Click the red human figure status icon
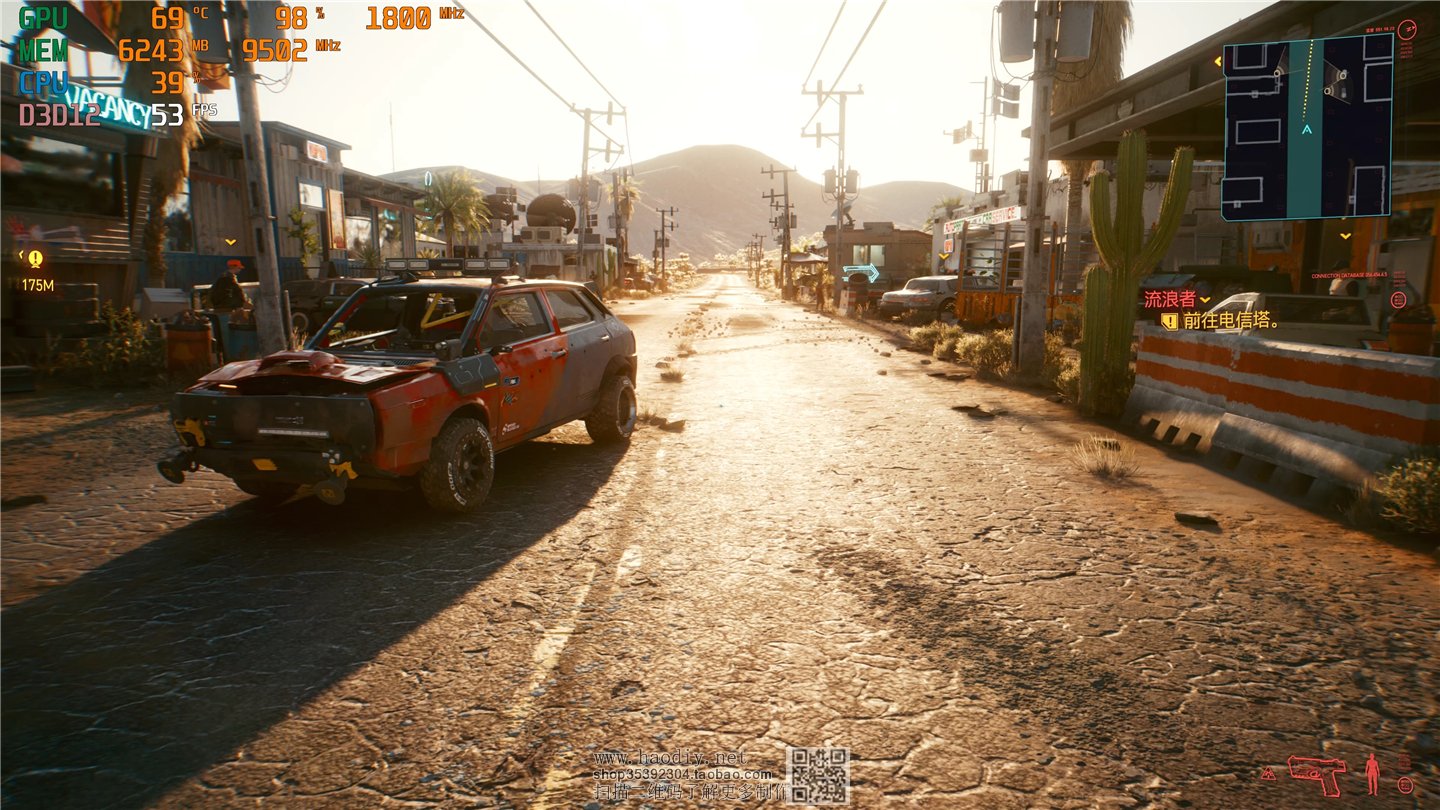Viewport: 1440px width, 810px height. [x=1372, y=773]
